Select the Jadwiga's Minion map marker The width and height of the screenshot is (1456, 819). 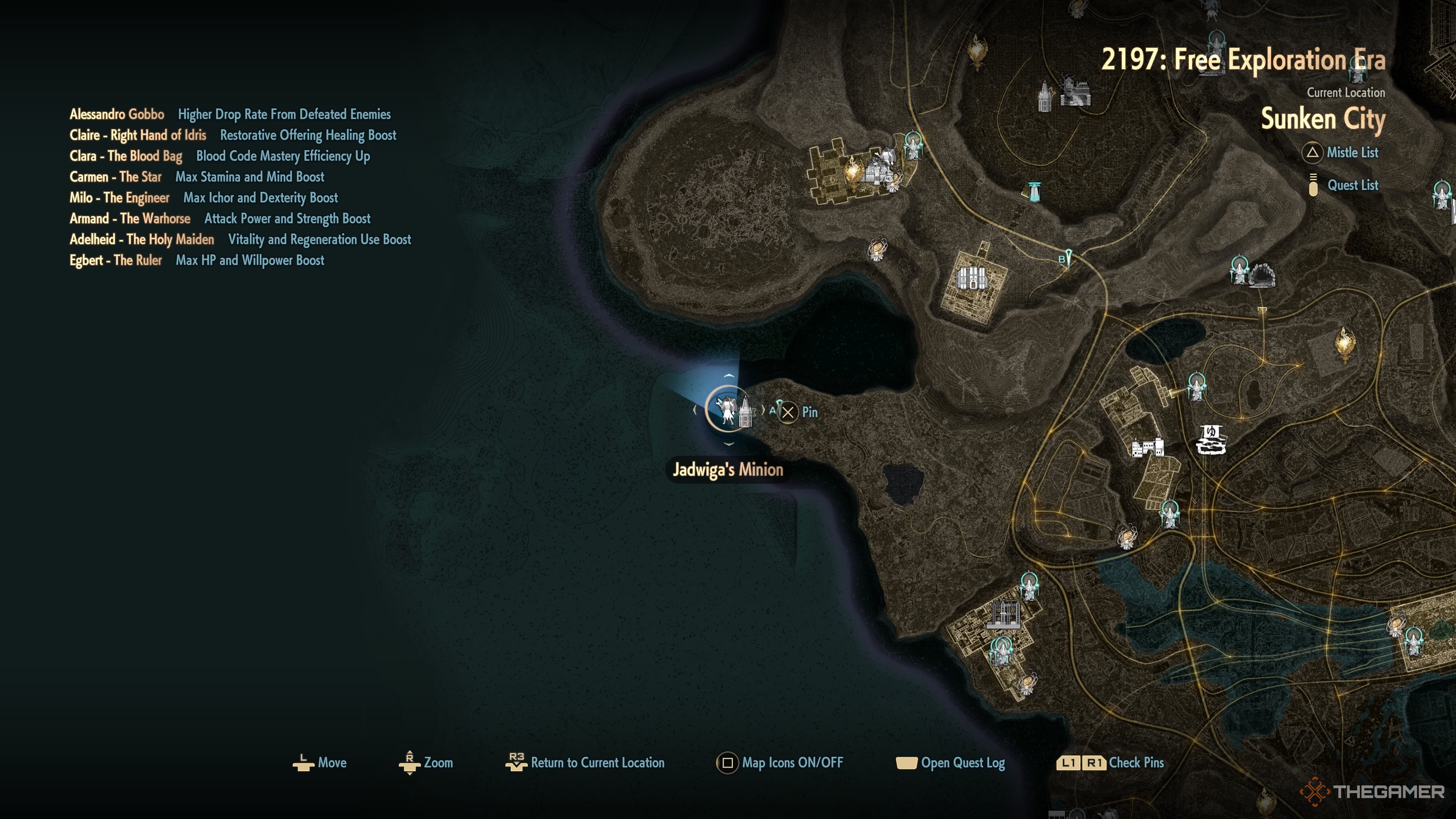[x=728, y=409]
